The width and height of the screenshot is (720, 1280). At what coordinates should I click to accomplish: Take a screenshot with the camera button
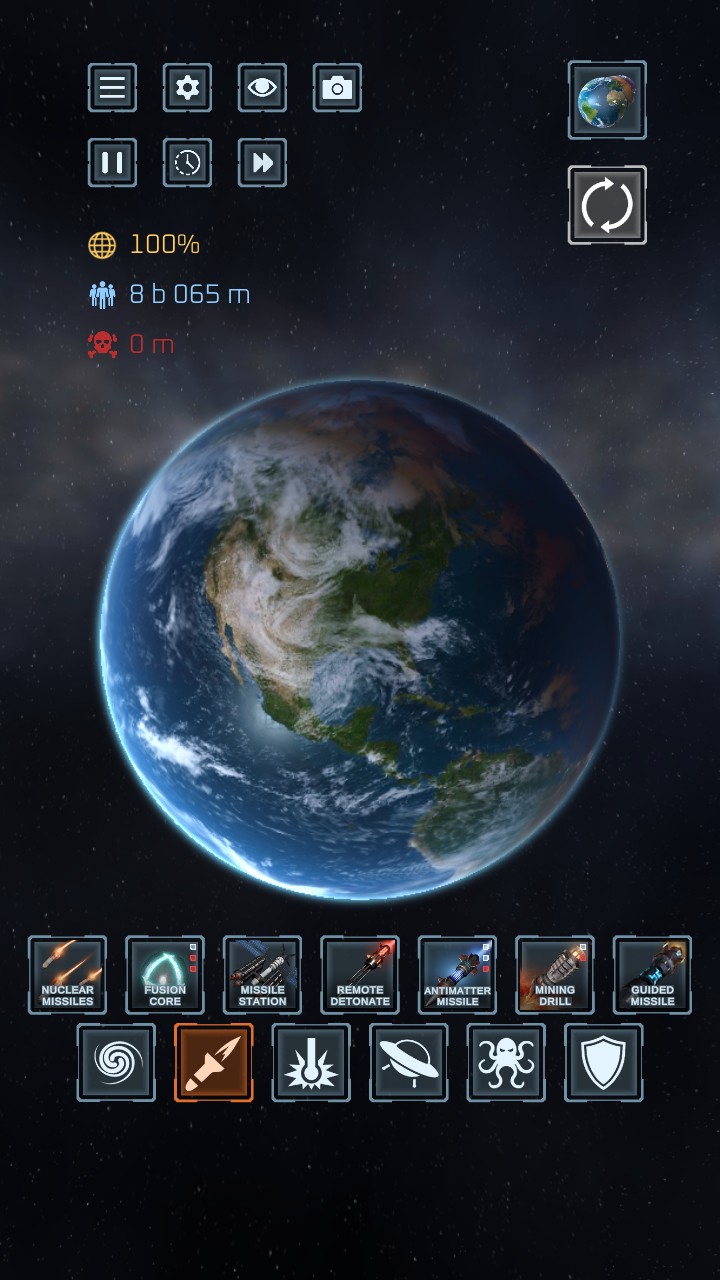[x=337, y=88]
